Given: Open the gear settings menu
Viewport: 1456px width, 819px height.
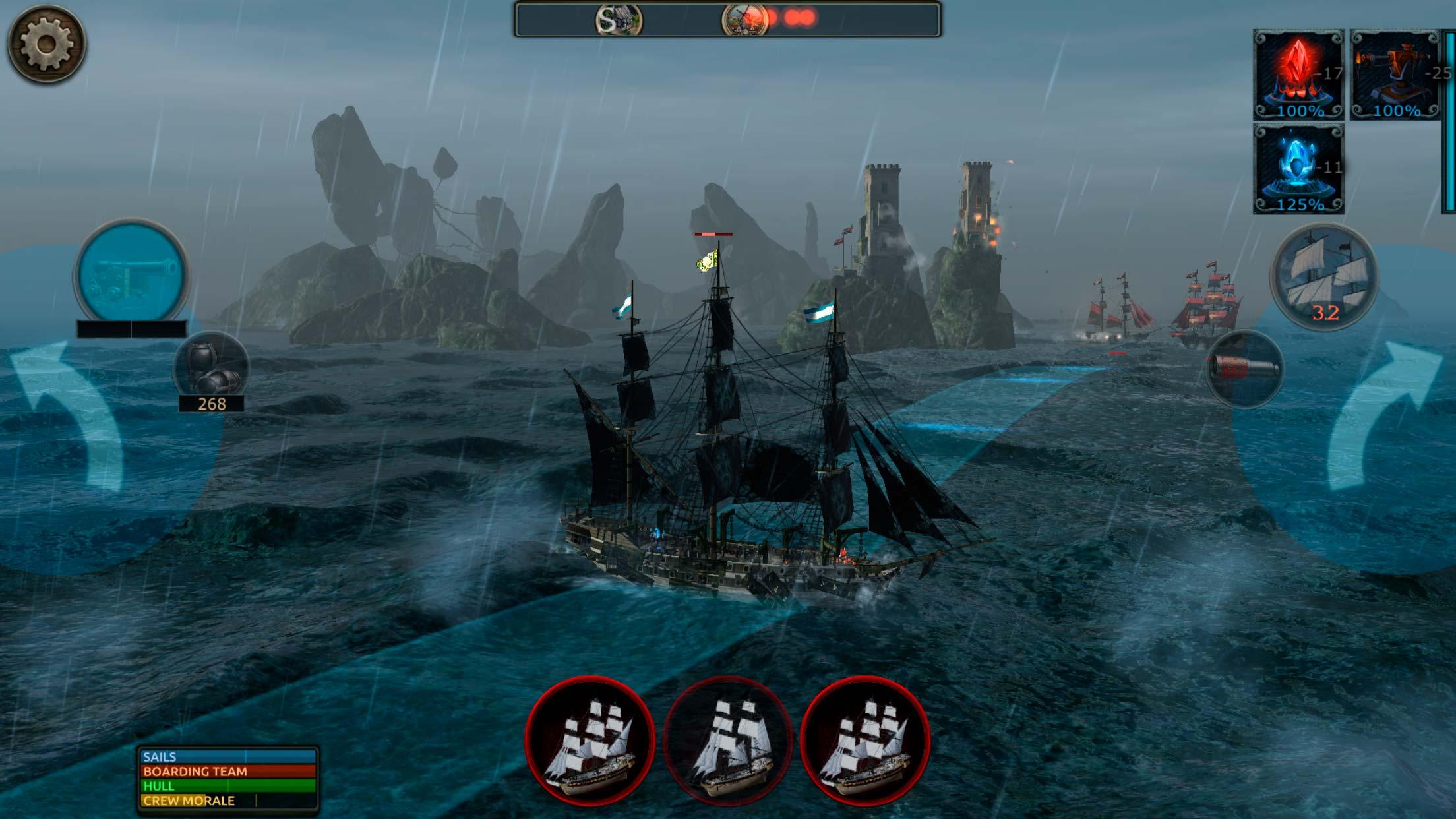Looking at the screenshot, I should (46, 44).
